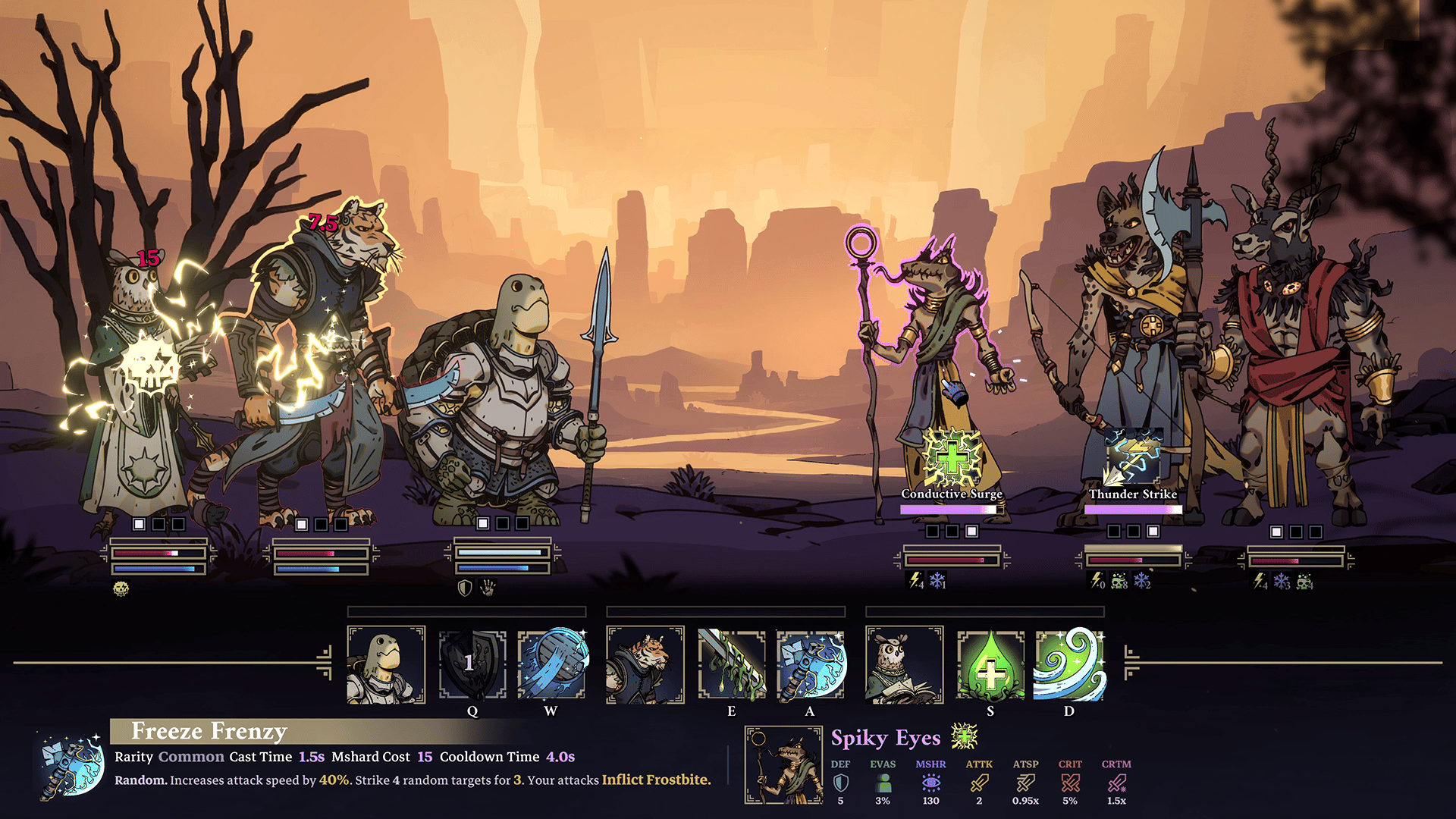
Task: Select the turtle knight portrait in ability bar
Action: pyautogui.click(x=386, y=665)
